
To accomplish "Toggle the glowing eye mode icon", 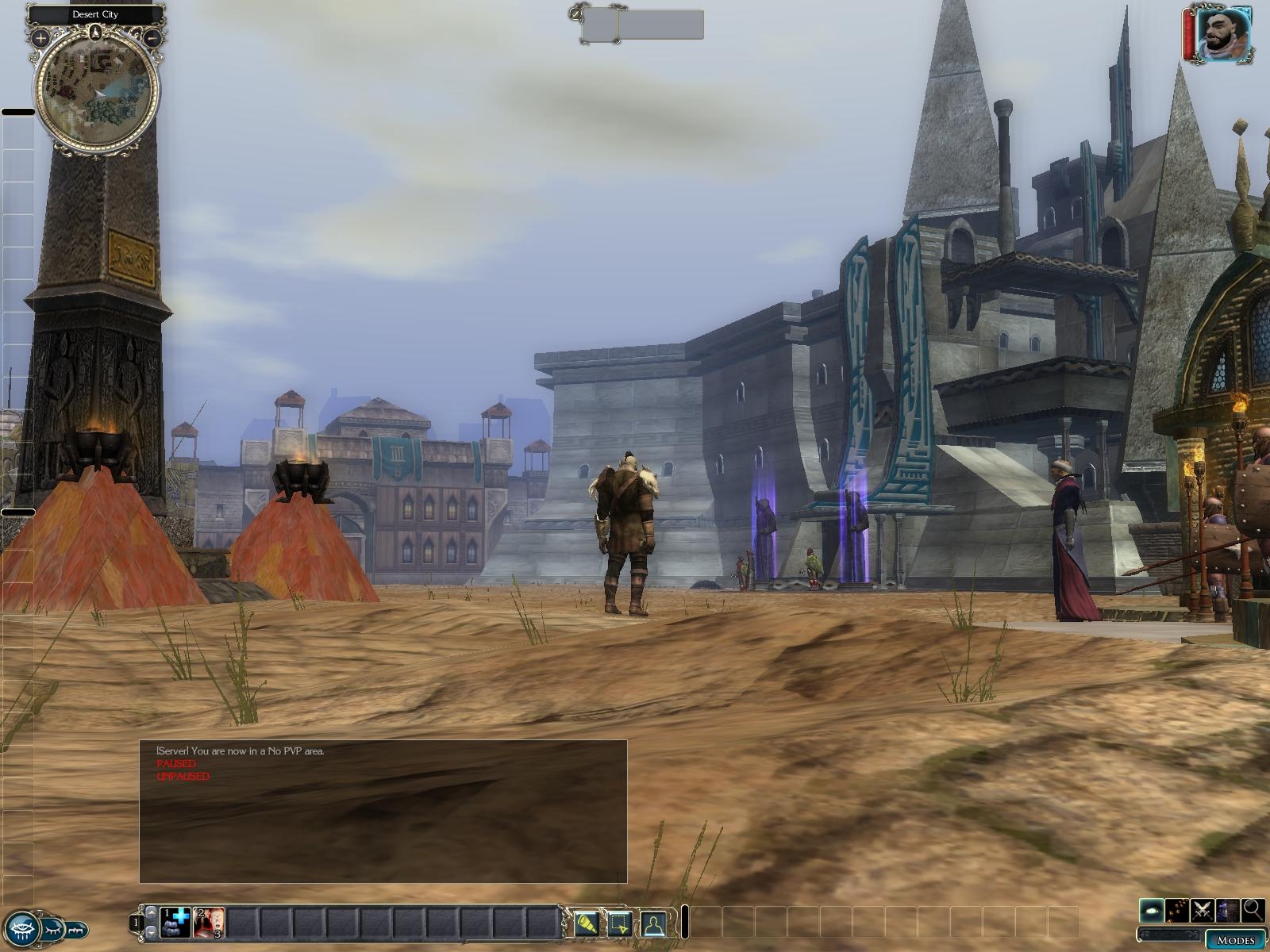I will tap(1153, 910).
